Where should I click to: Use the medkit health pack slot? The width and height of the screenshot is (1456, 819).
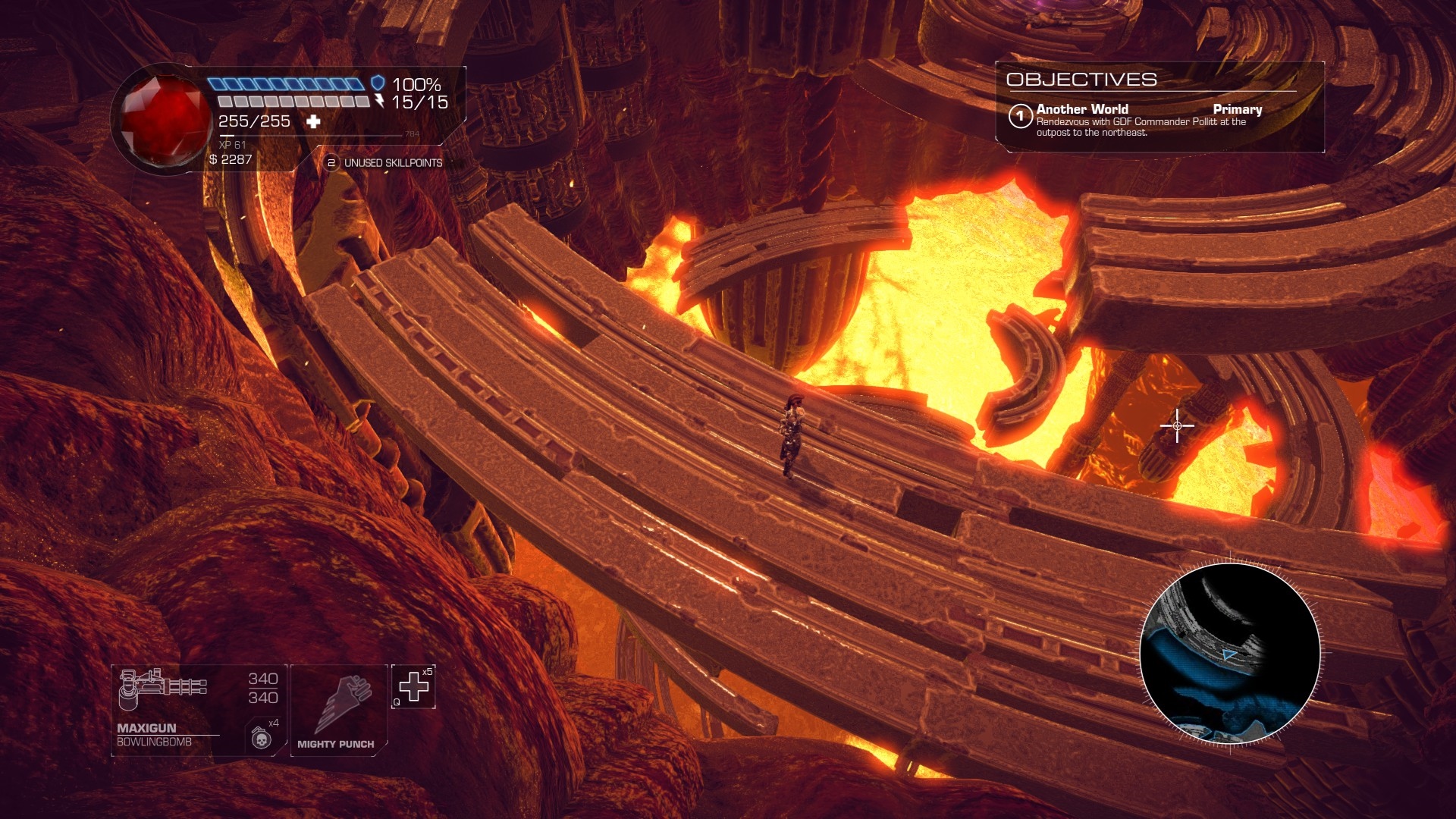[x=413, y=687]
